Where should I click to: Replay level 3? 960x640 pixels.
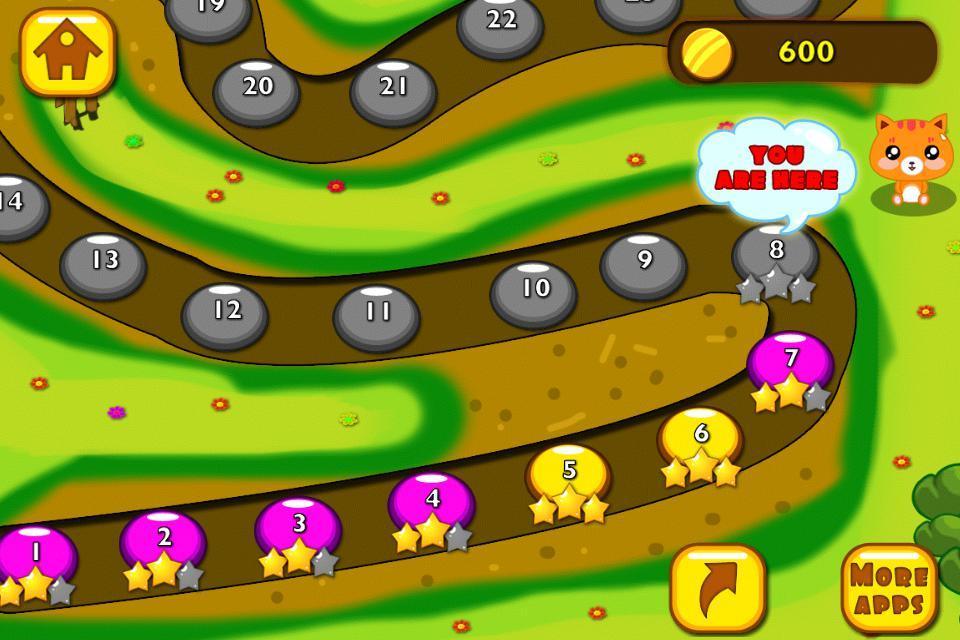[x=298, y=528]
